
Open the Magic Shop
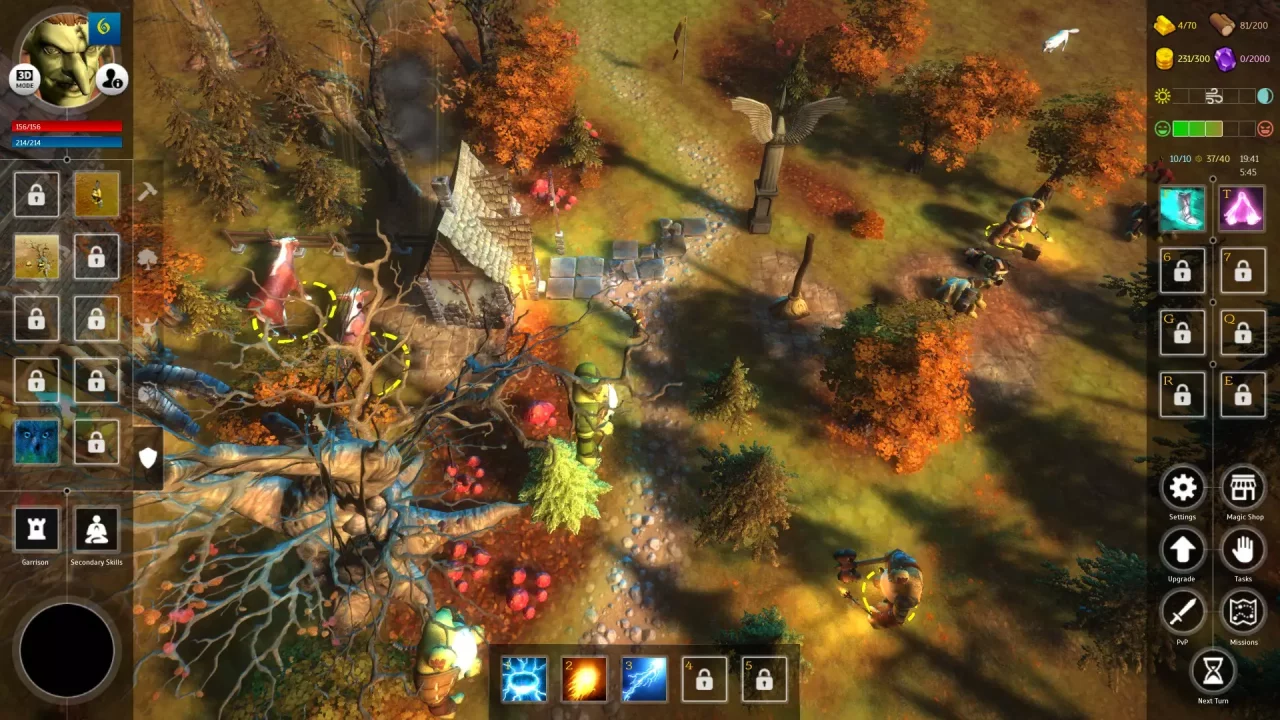[1243, 487]
